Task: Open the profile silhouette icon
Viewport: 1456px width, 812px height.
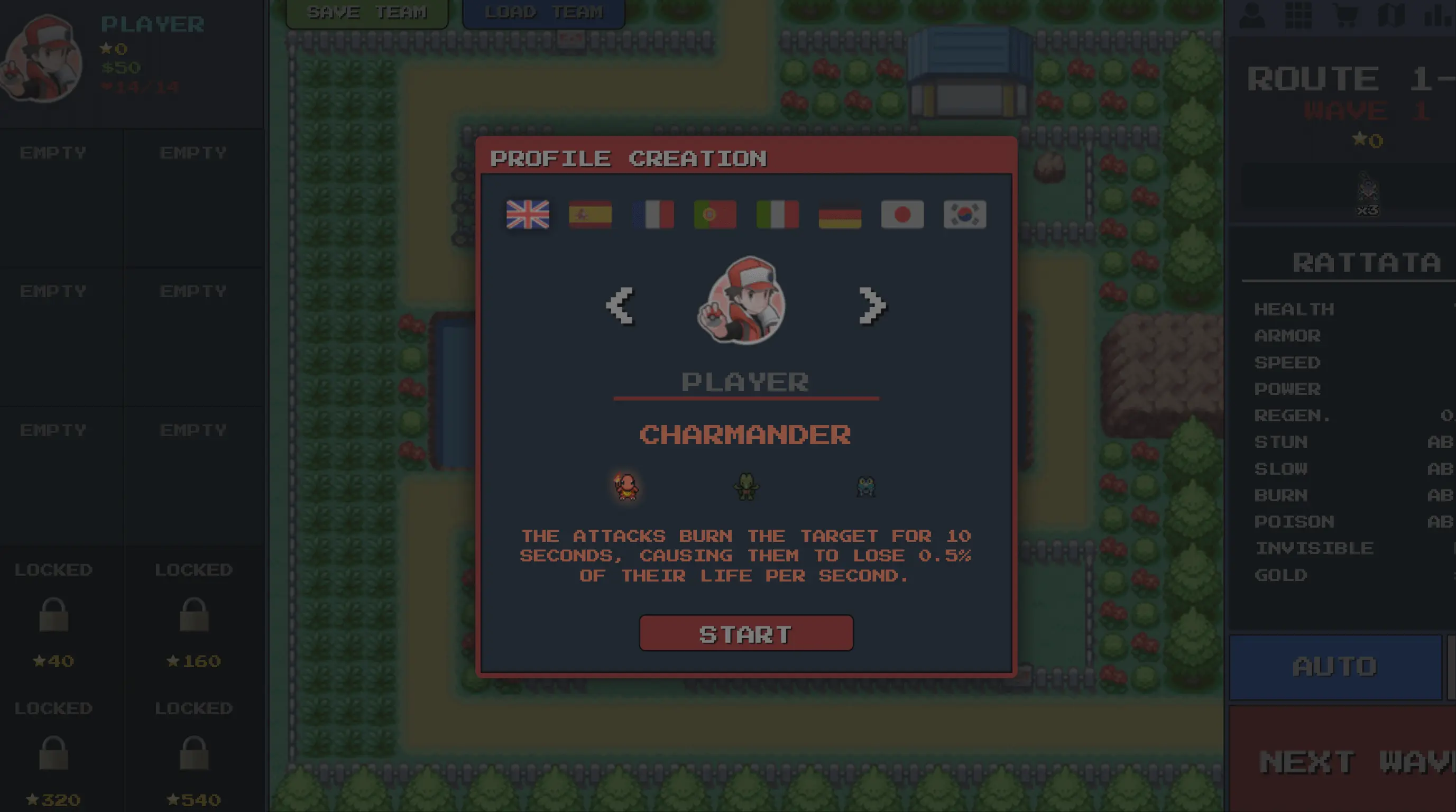Action: point(1252,15)
